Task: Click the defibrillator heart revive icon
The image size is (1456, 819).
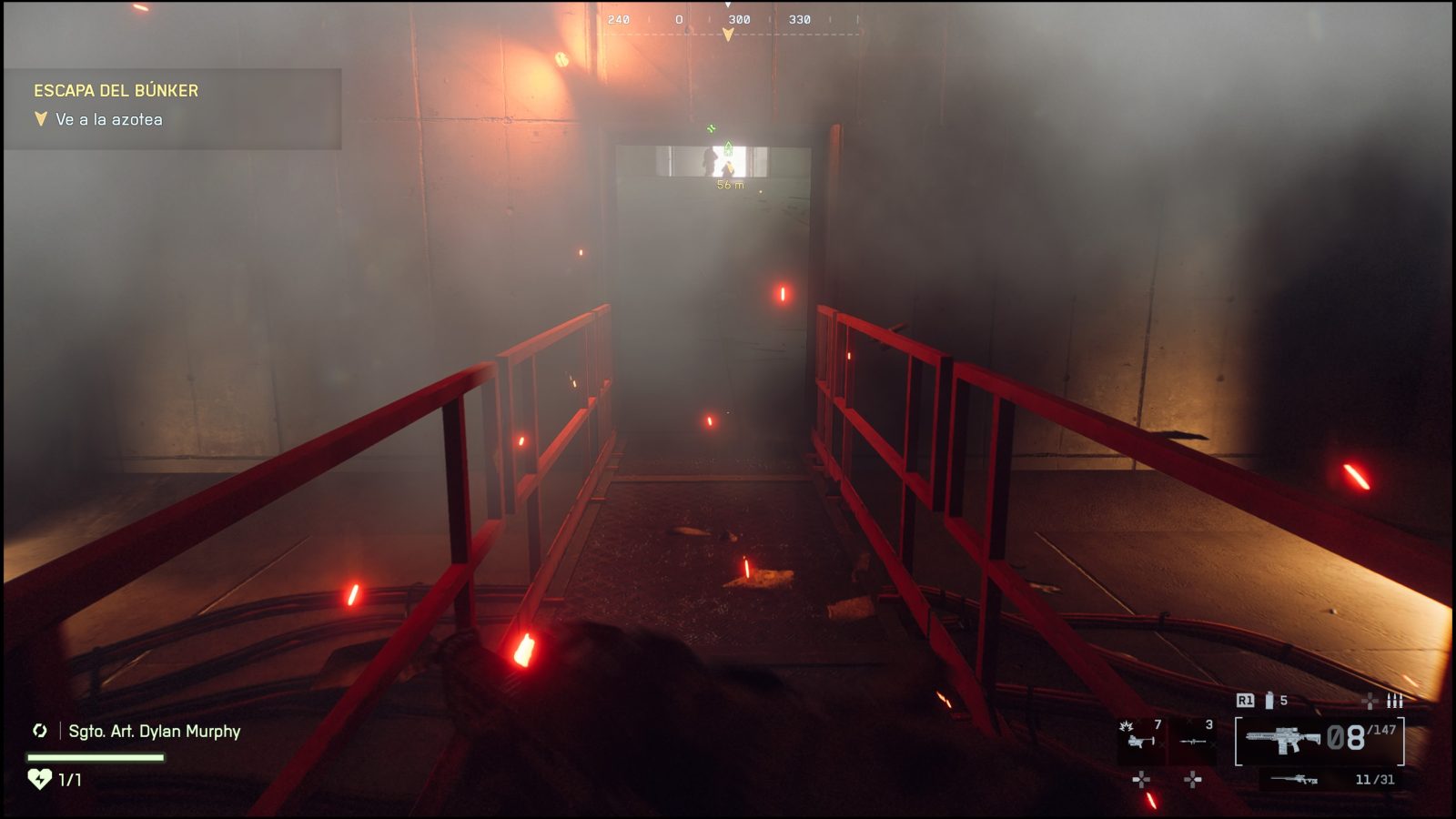Action: point(40,779)
